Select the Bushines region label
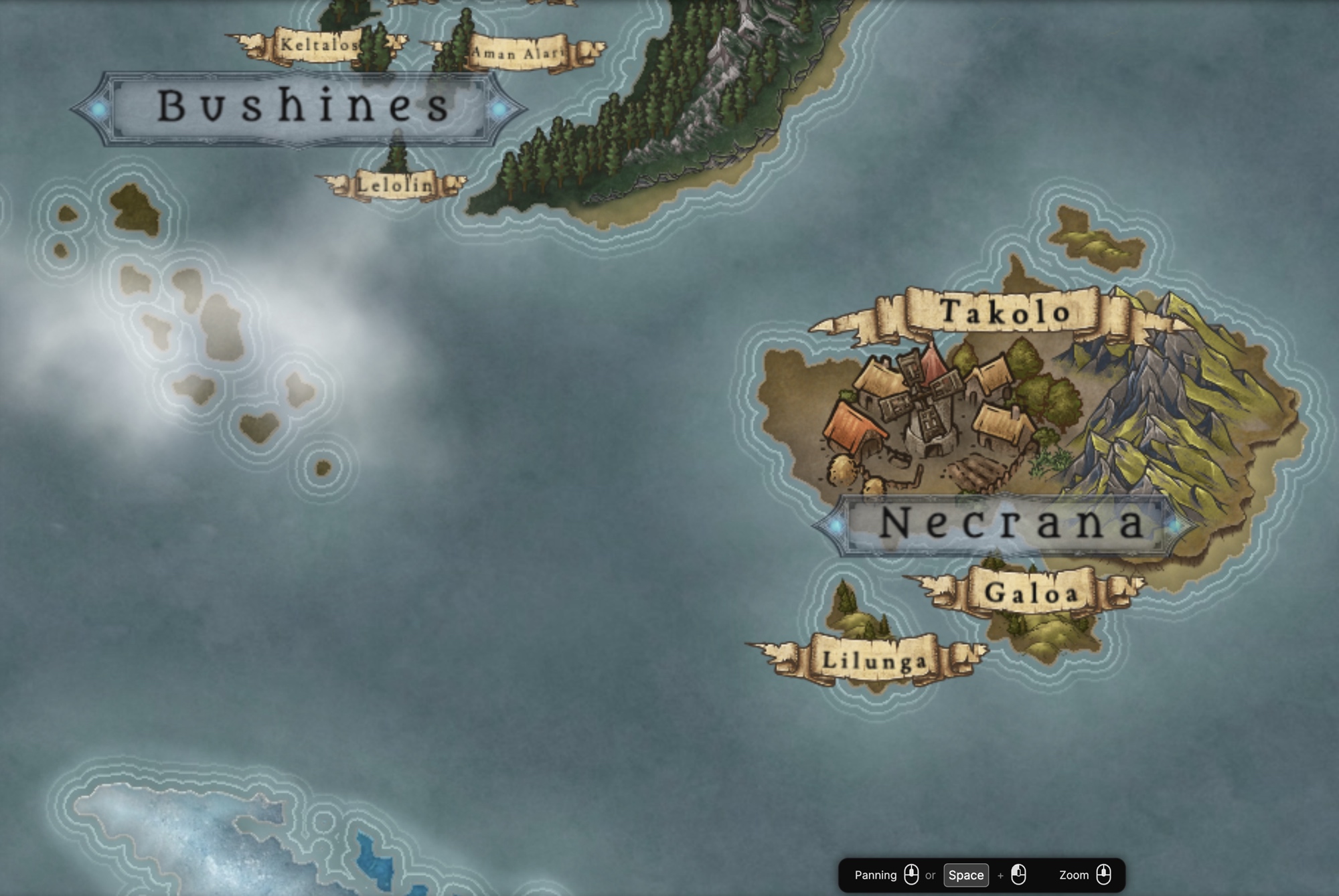 tap(301, 107)
